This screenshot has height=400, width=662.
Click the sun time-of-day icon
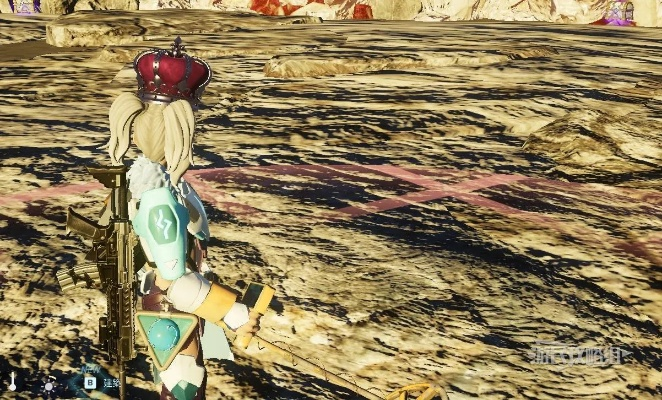pyautogui.click(x=46, y=385)
